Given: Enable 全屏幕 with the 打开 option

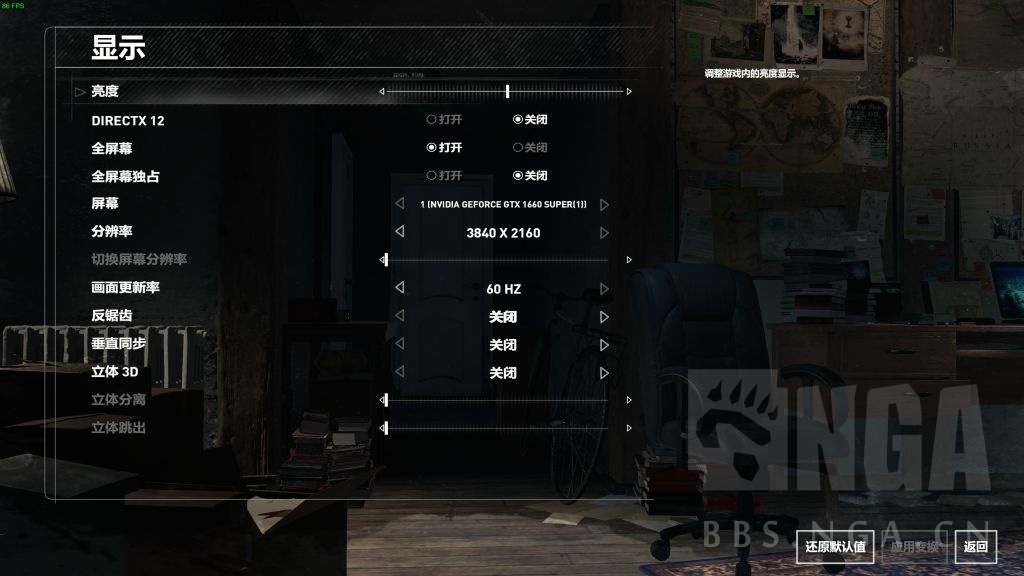Looking at the screenshot, I should [444, 148].
